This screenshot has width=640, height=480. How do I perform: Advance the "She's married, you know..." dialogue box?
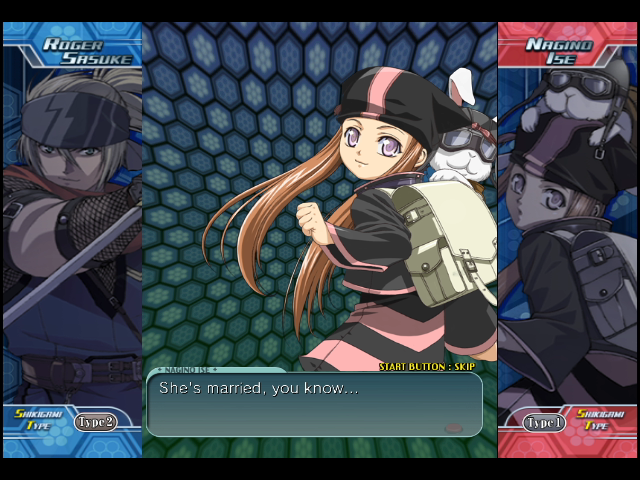pyautogui.click(x=314, y=404)
